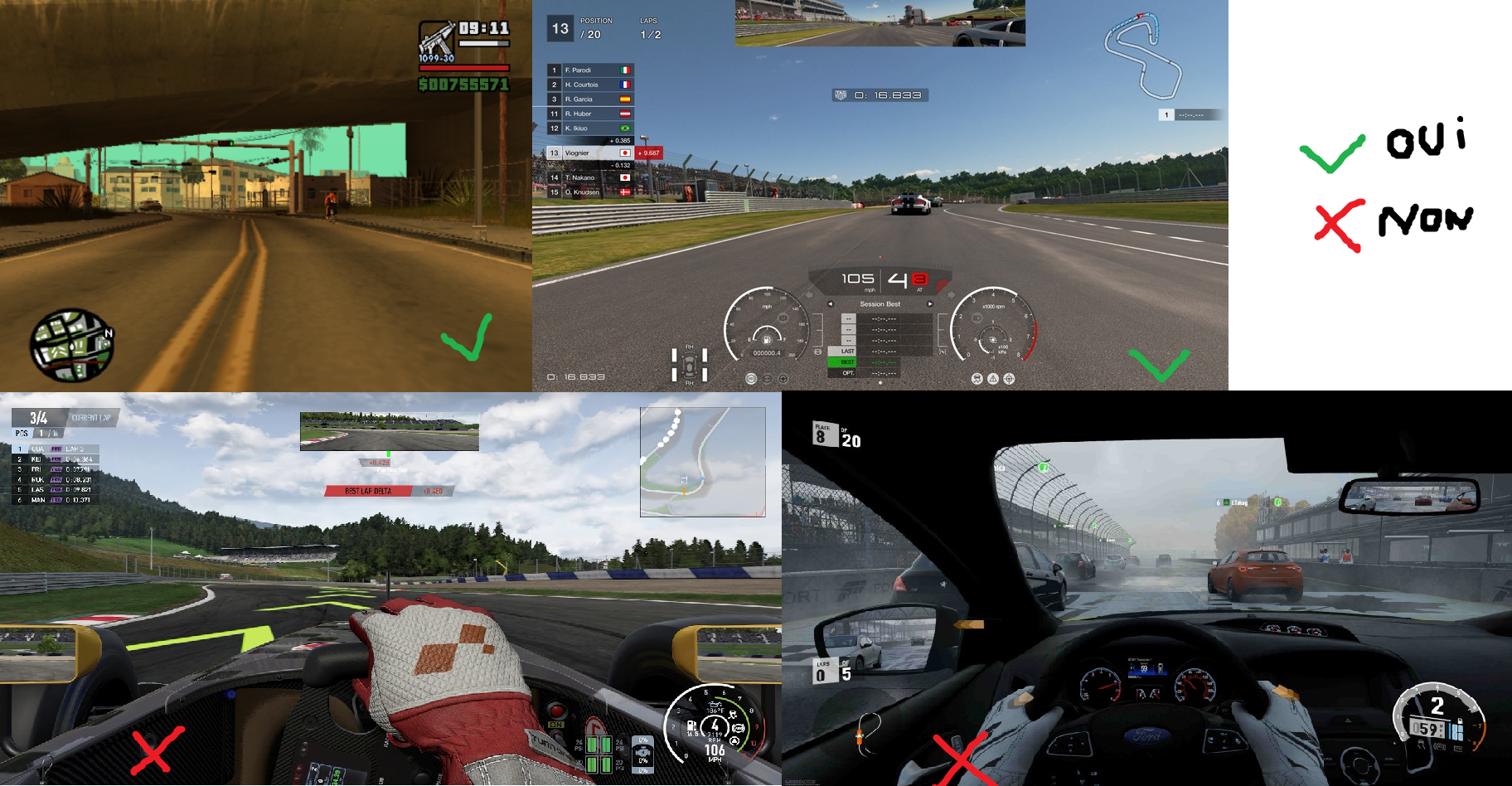Select F. Parodi in the standings
1512x786 pixels.
pos(590,70)
